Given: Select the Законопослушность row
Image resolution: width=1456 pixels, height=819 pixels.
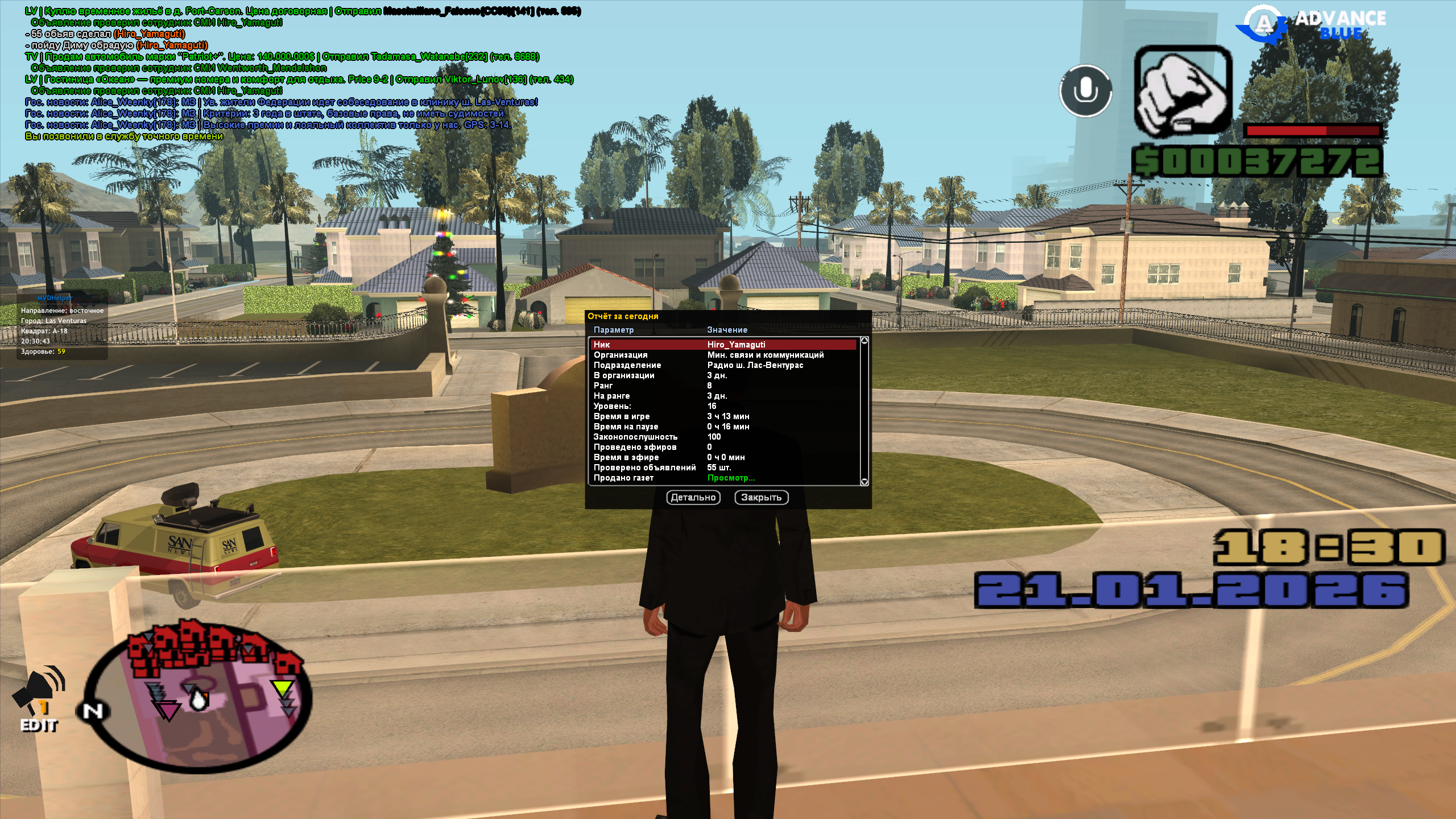Looking at the screenshot, I should tap(723, 437).
